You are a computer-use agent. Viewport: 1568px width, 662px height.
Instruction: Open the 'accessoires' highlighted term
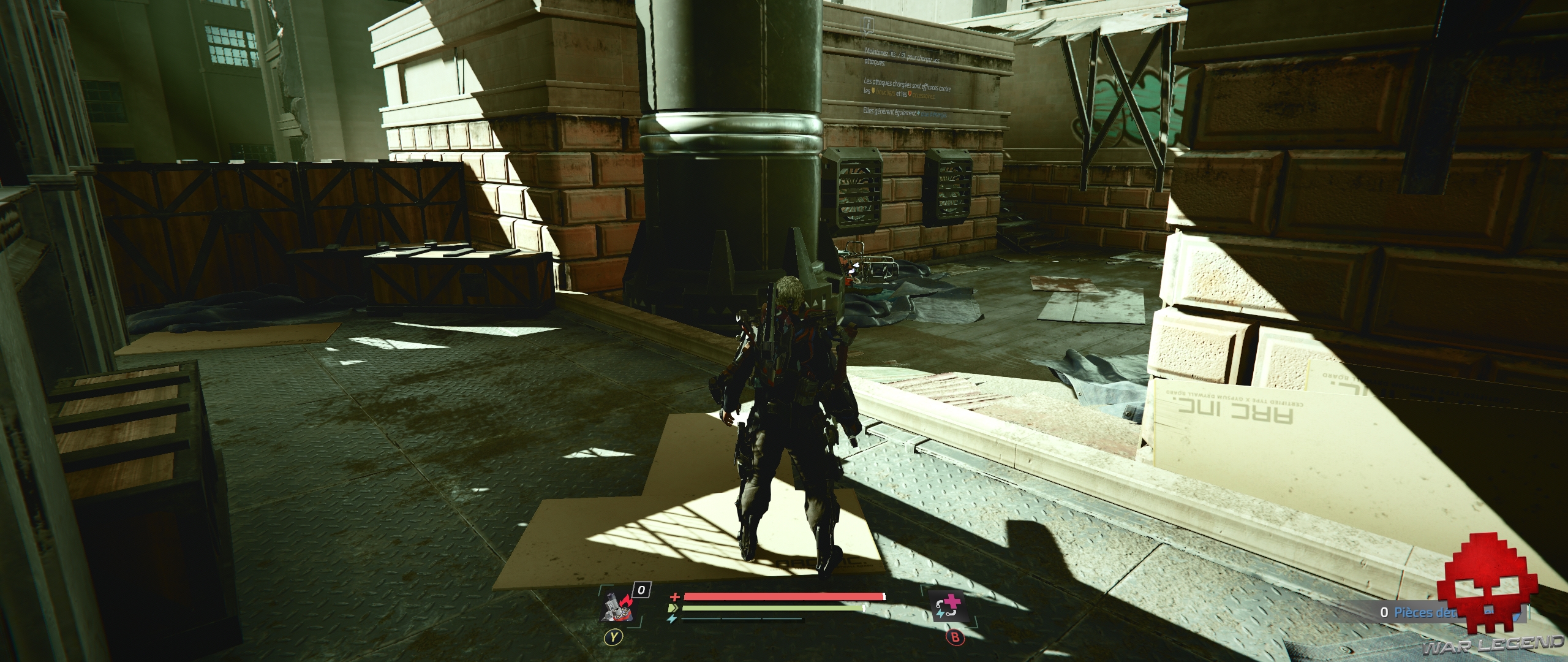click(924, 97)
